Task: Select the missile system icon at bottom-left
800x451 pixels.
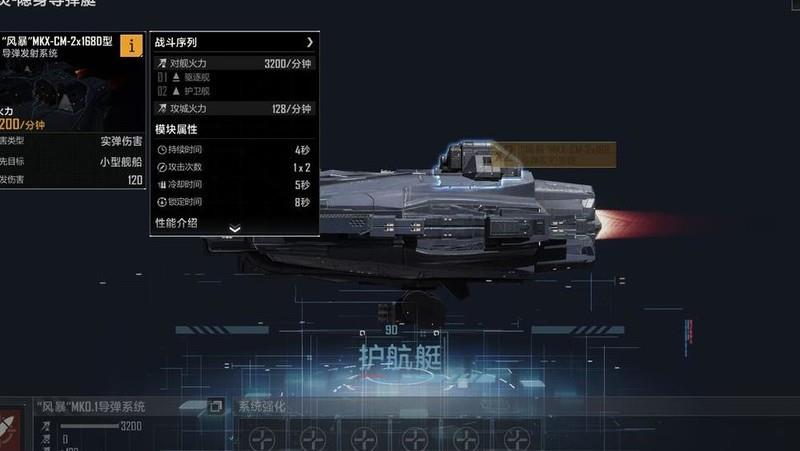Action: point(10,428)
